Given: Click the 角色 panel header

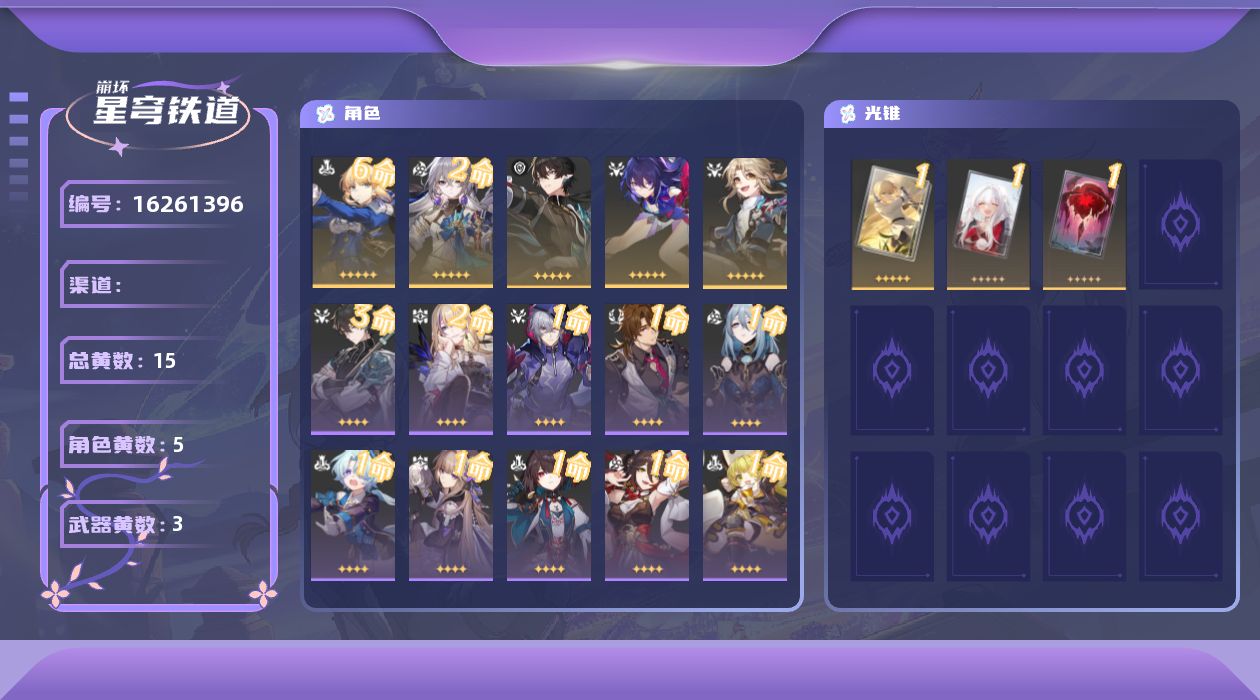Looking at the screenshot, I should pyautogui.click(x=362, y=114).
